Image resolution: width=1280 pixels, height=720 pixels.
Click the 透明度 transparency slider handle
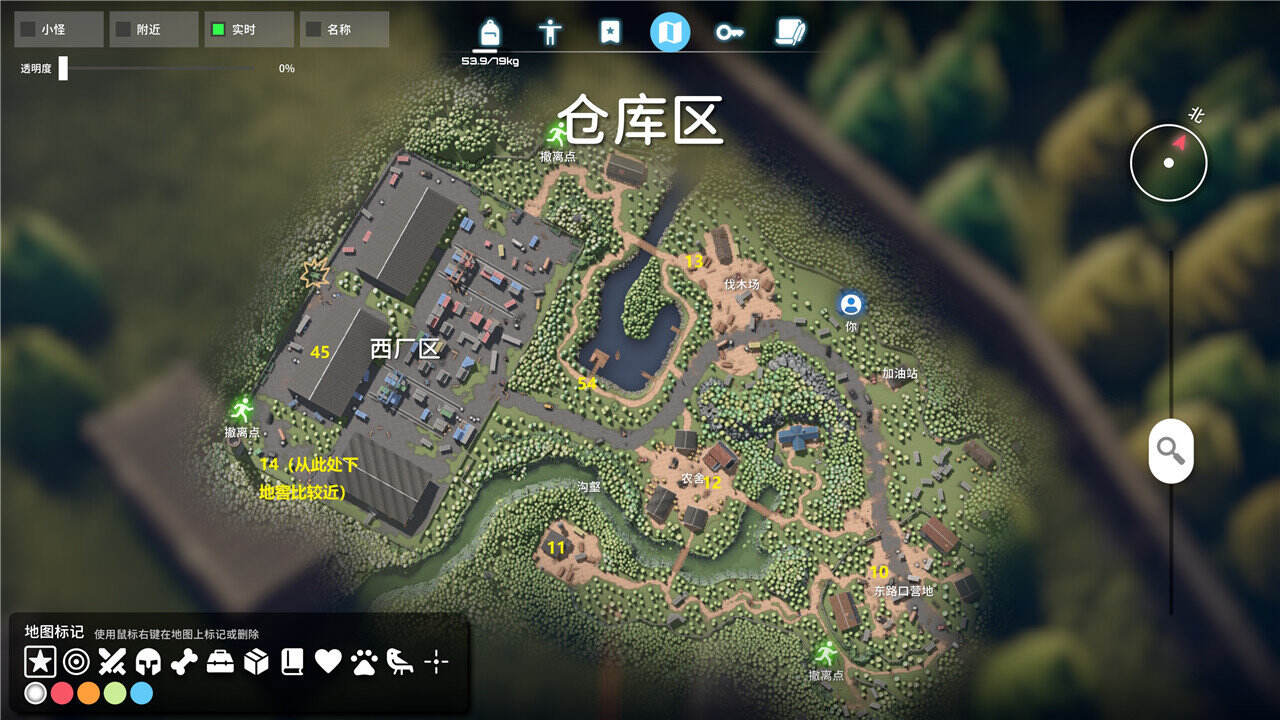click(x=63, y=68)
